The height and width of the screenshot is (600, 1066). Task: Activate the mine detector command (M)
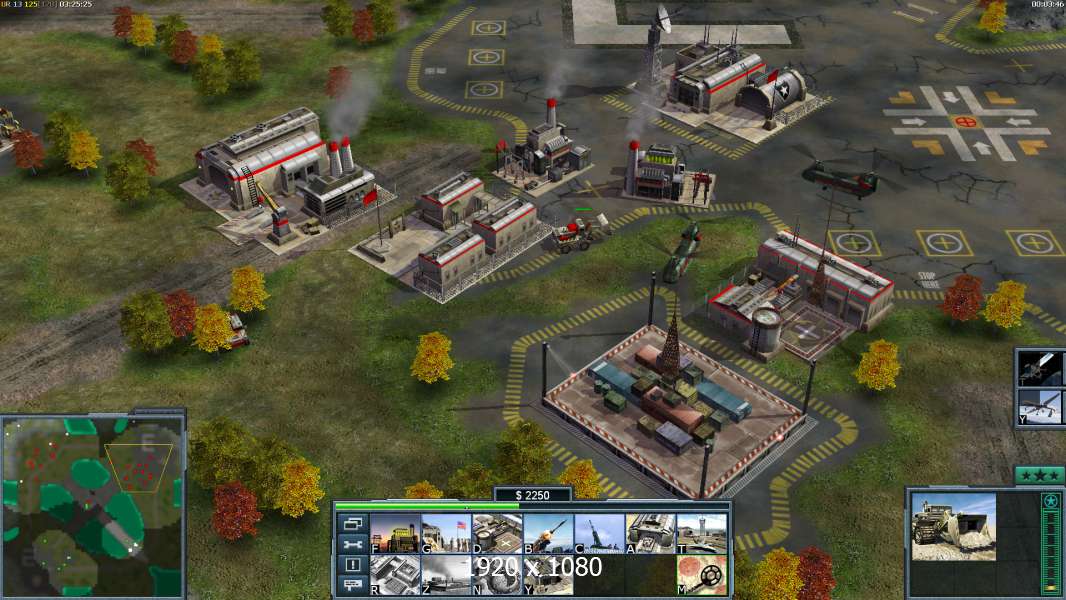pyautogui.click(x=701, y=575)
